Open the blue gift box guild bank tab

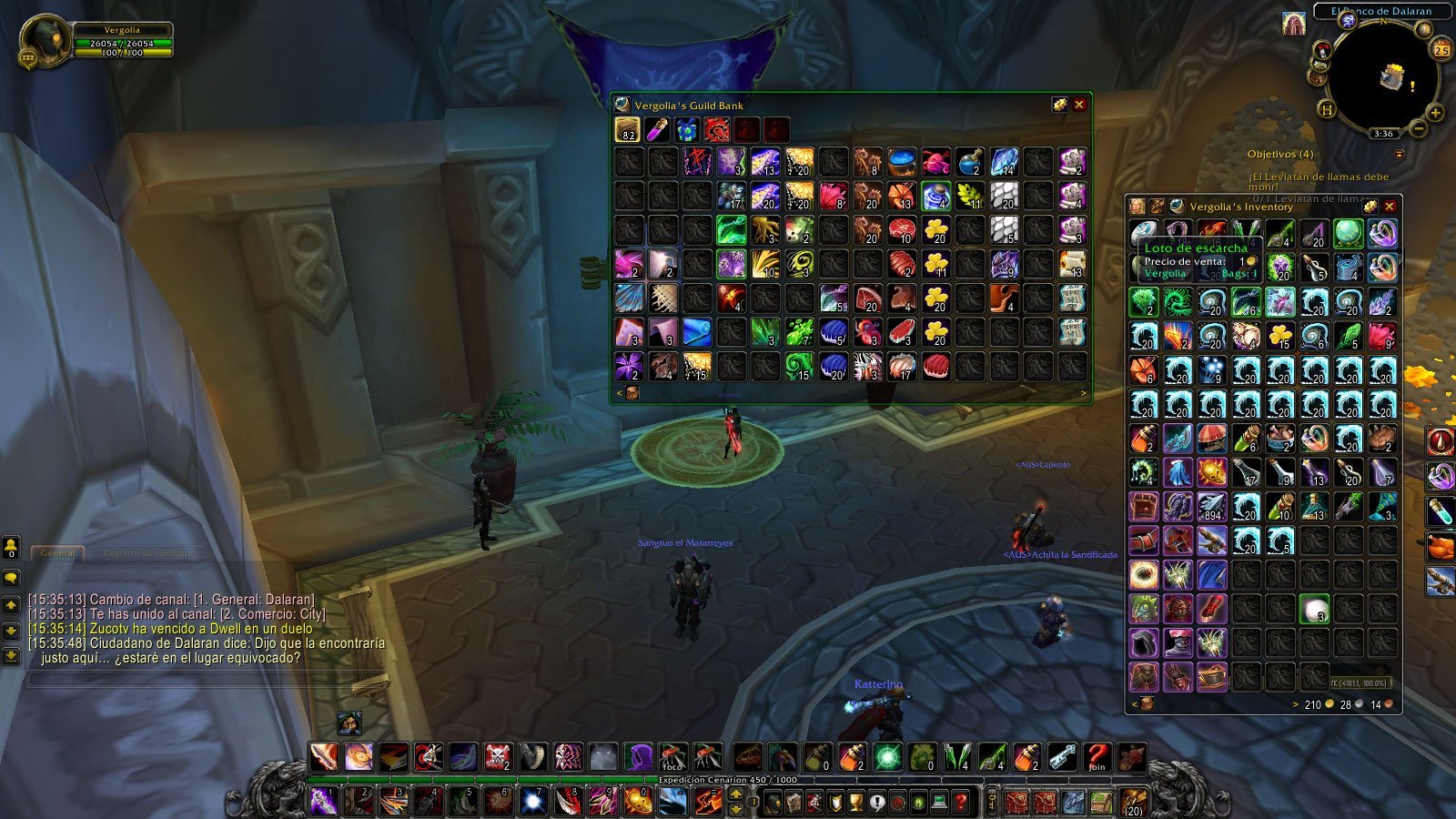tap(687, 130)
